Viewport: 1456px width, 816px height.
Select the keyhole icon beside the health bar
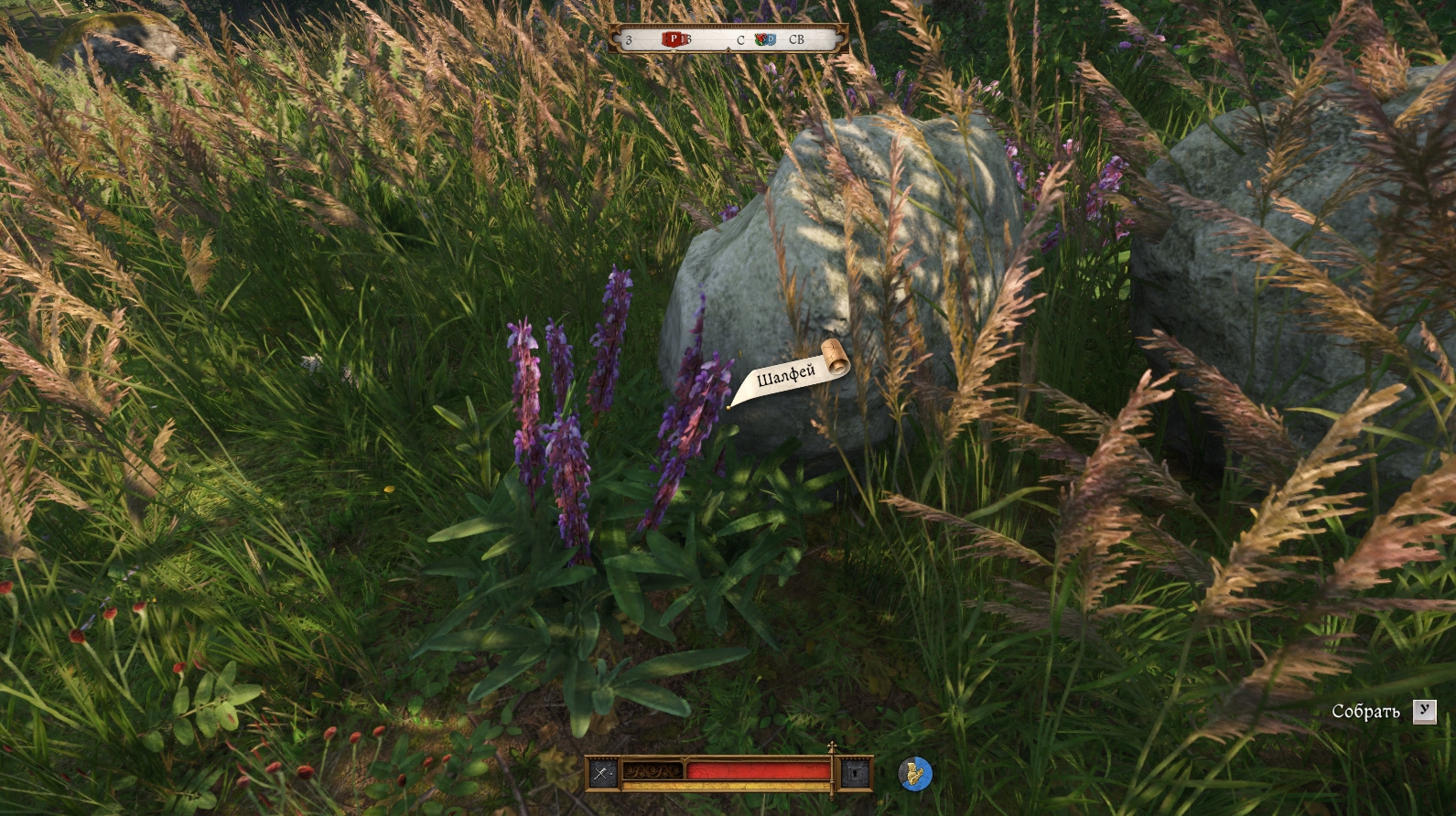click(x=855, y=773)
